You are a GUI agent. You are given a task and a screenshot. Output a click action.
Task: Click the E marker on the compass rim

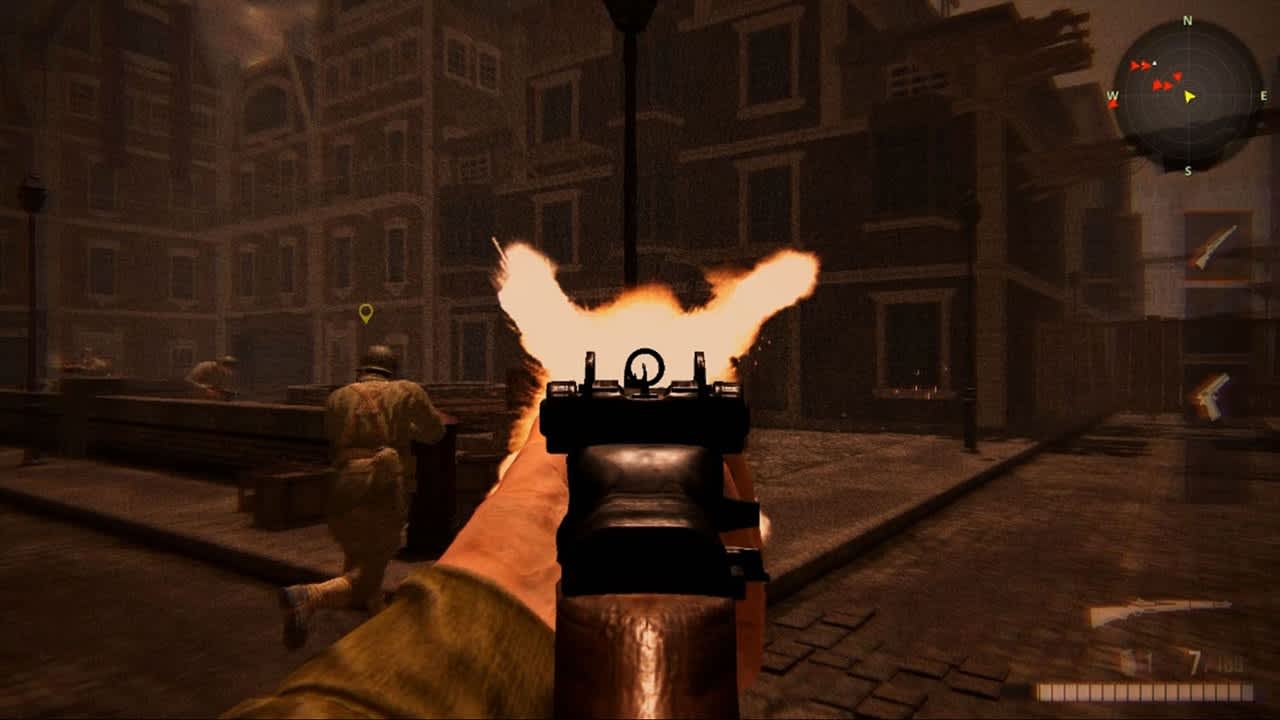(x=1263, y=95)
